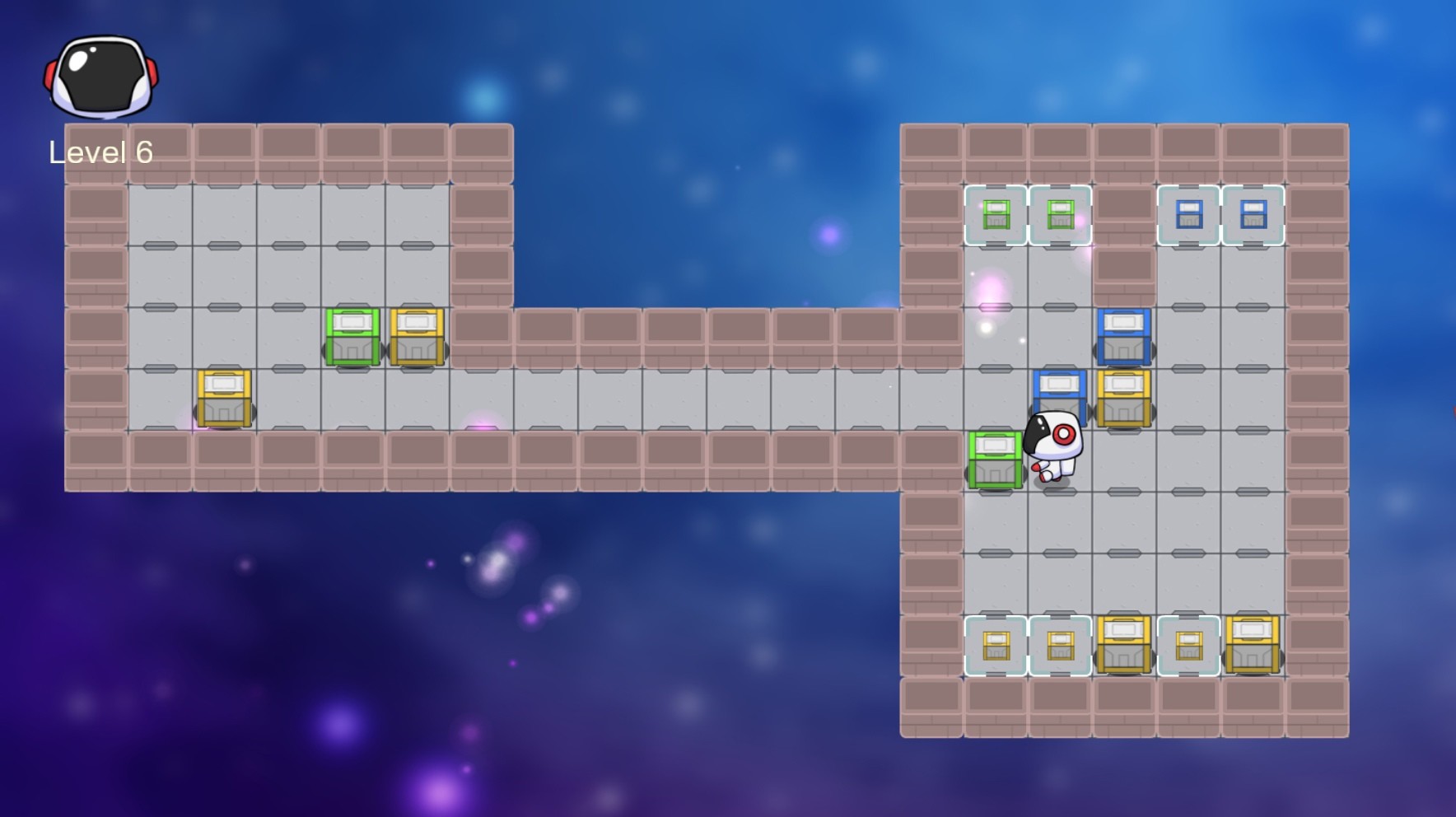The image size is (1456, 817).
Task: Click the Level 6 label
Action: click(x=100, y=152)
